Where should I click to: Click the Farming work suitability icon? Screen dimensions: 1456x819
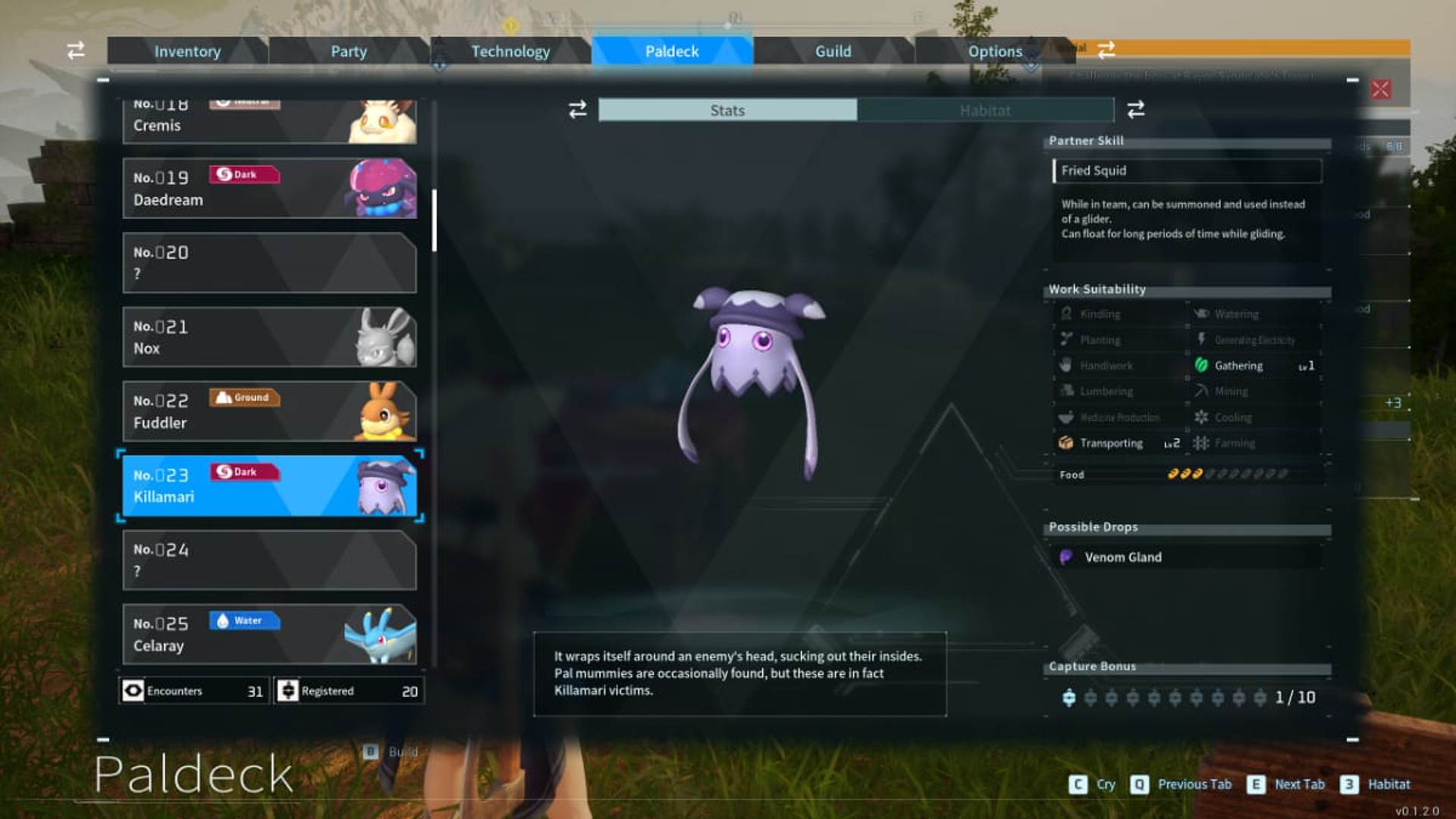pyautogui.click(x=1200, y=443)
